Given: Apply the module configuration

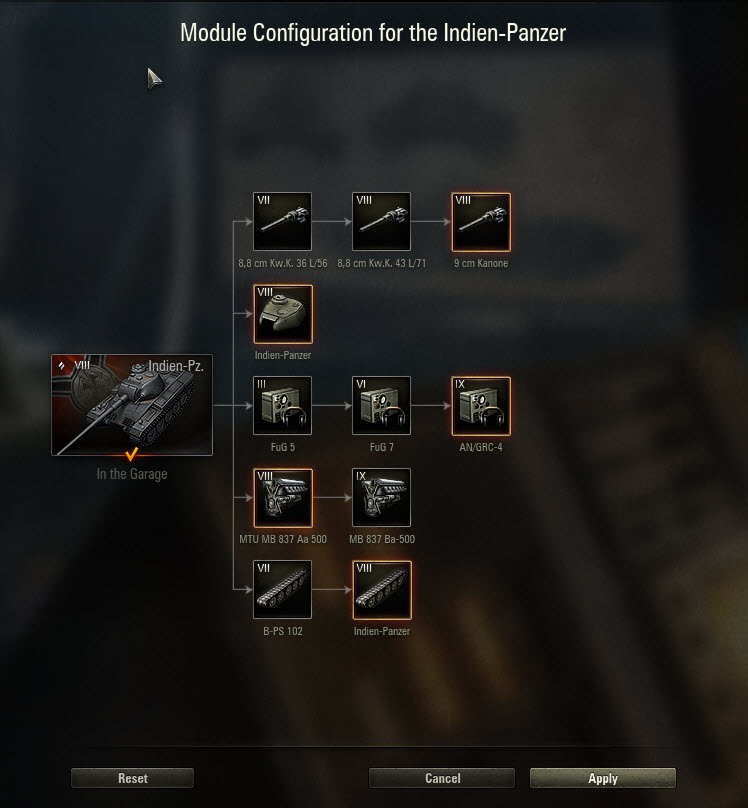Looking at the screenshot, I should coord(602,778).
